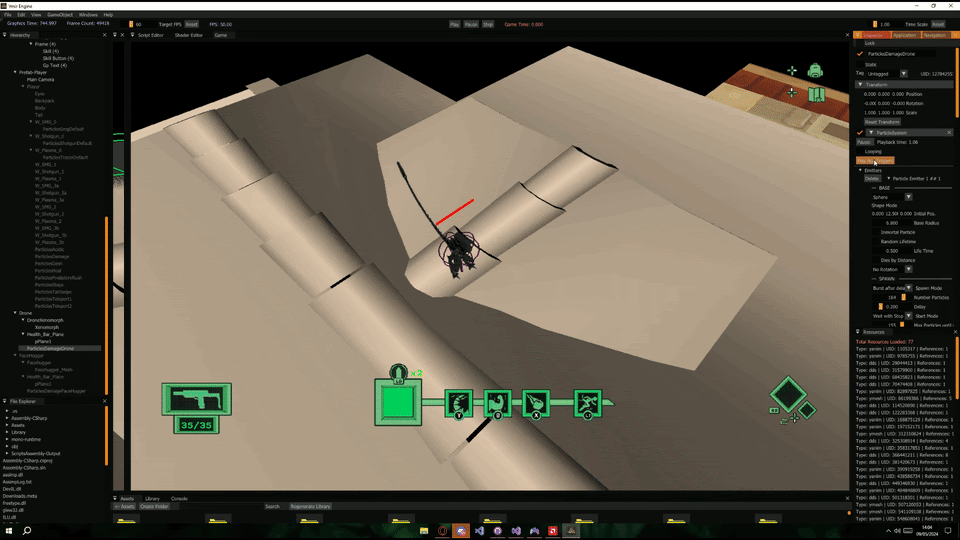Open the File menu

click(7, 15)
